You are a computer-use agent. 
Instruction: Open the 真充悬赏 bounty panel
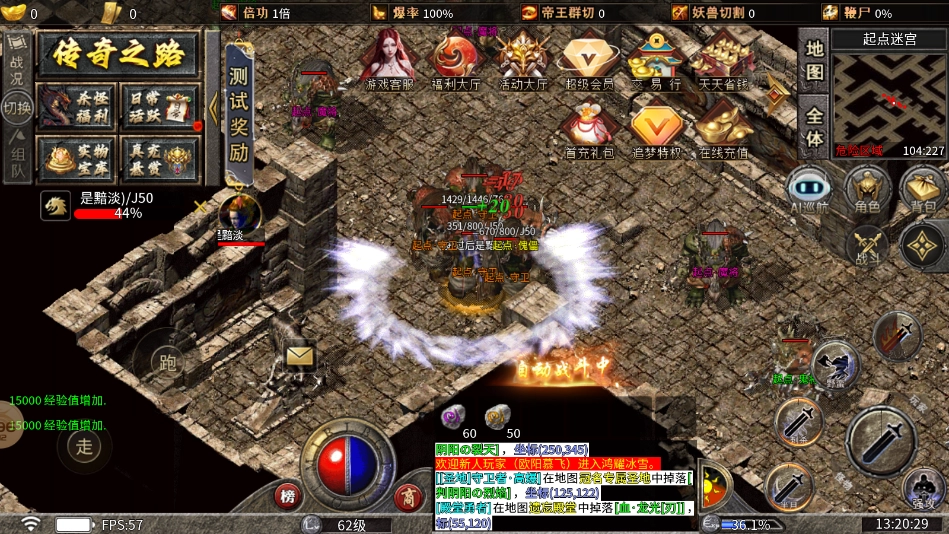pyautogui.click(x=159, y=158)
